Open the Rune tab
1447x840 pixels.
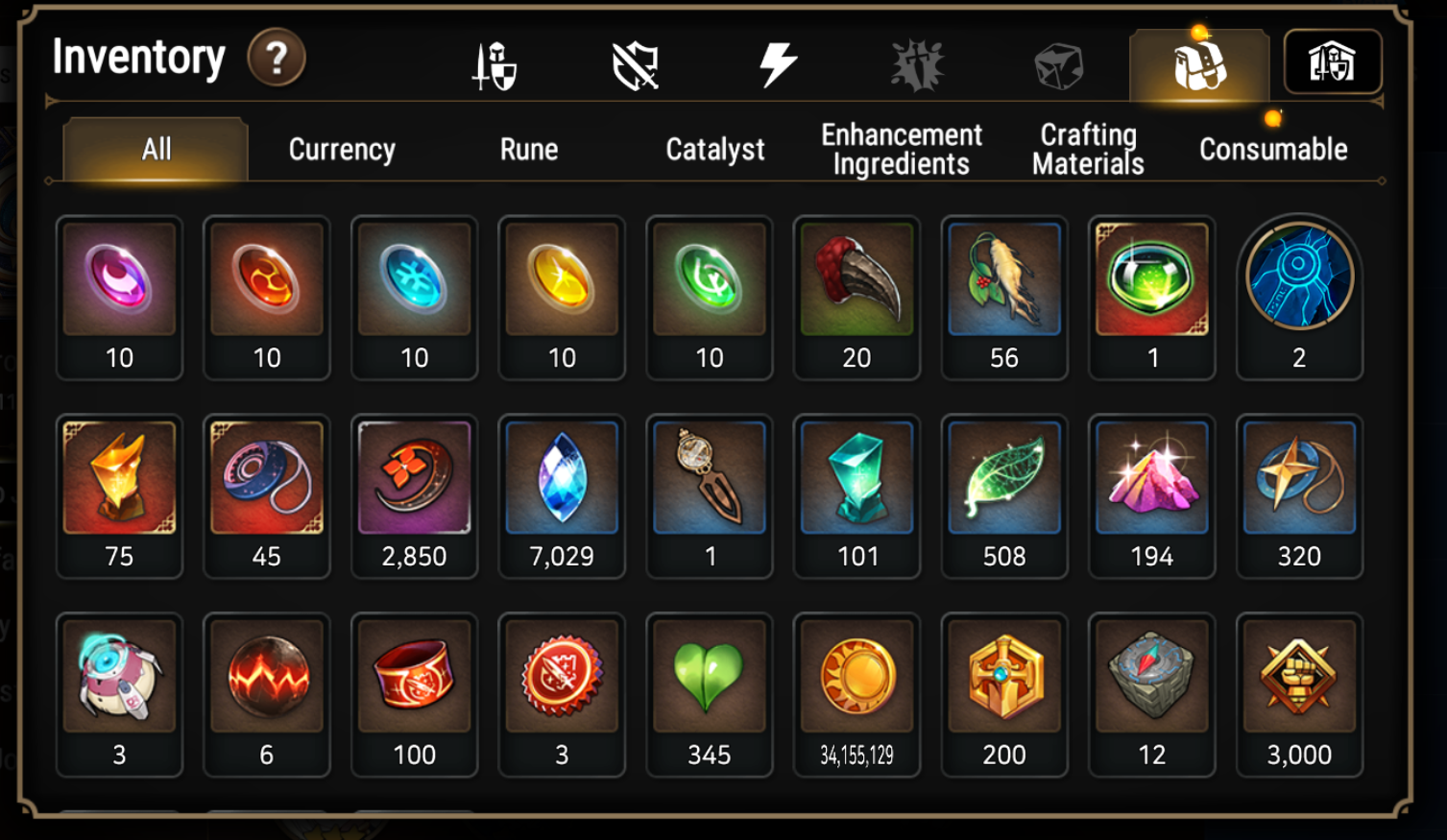[528, 149]
